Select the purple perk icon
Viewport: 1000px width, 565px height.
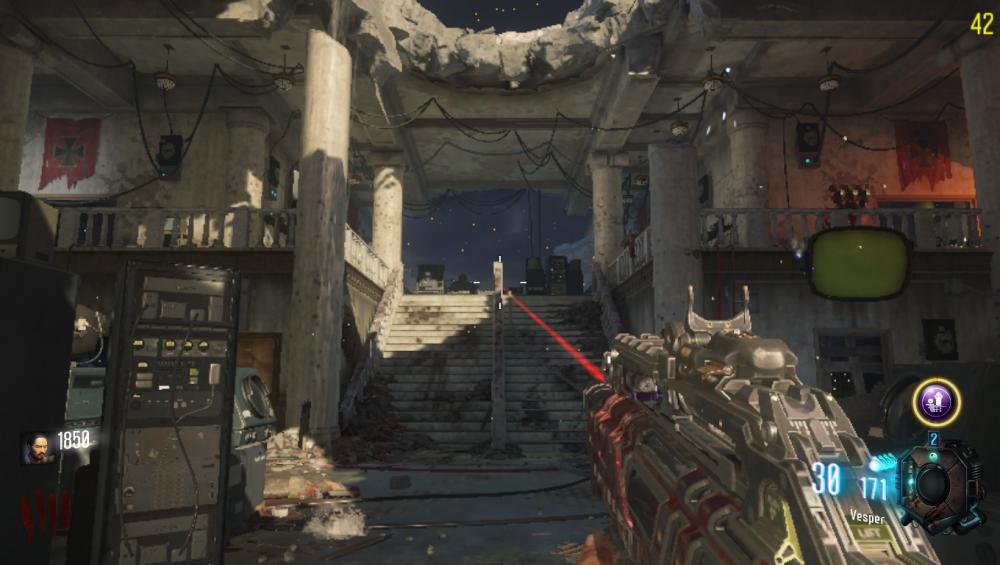point(938,402)
